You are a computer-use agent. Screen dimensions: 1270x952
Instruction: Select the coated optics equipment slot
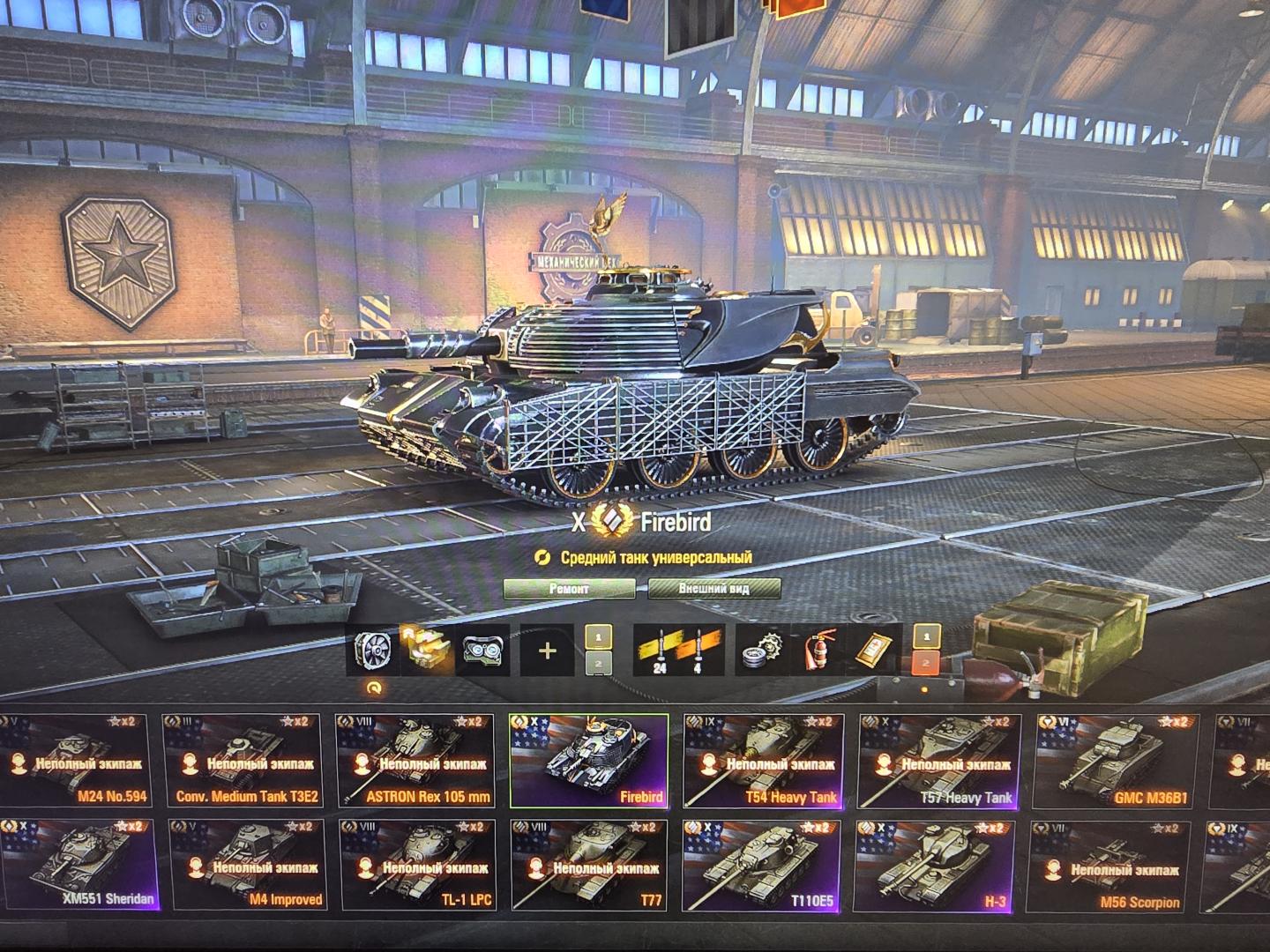(484, 651)
